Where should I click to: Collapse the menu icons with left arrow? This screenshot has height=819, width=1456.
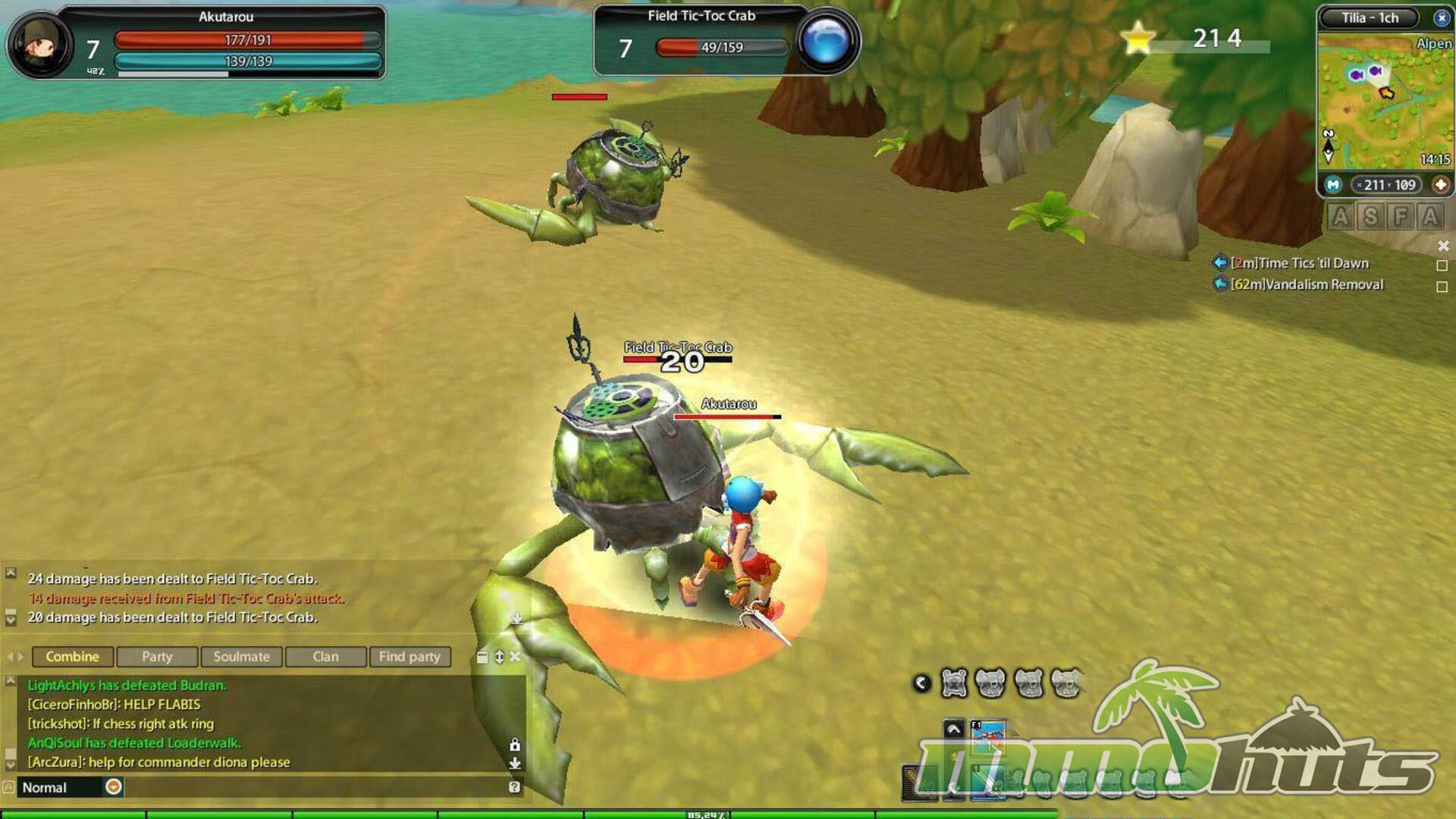coord(921,683)
